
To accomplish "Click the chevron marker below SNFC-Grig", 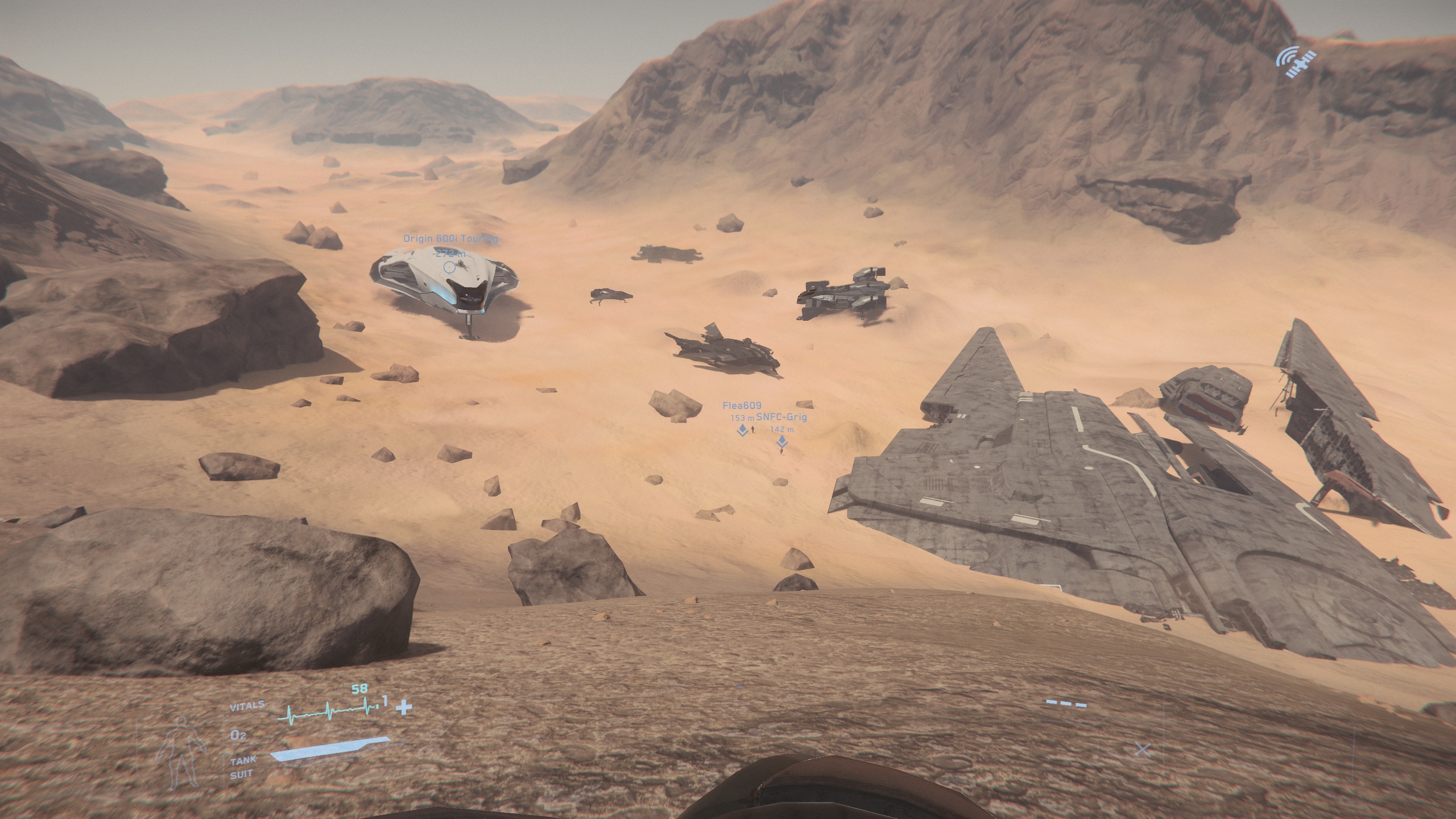I will pyautogui.click(x=782, y=442).
